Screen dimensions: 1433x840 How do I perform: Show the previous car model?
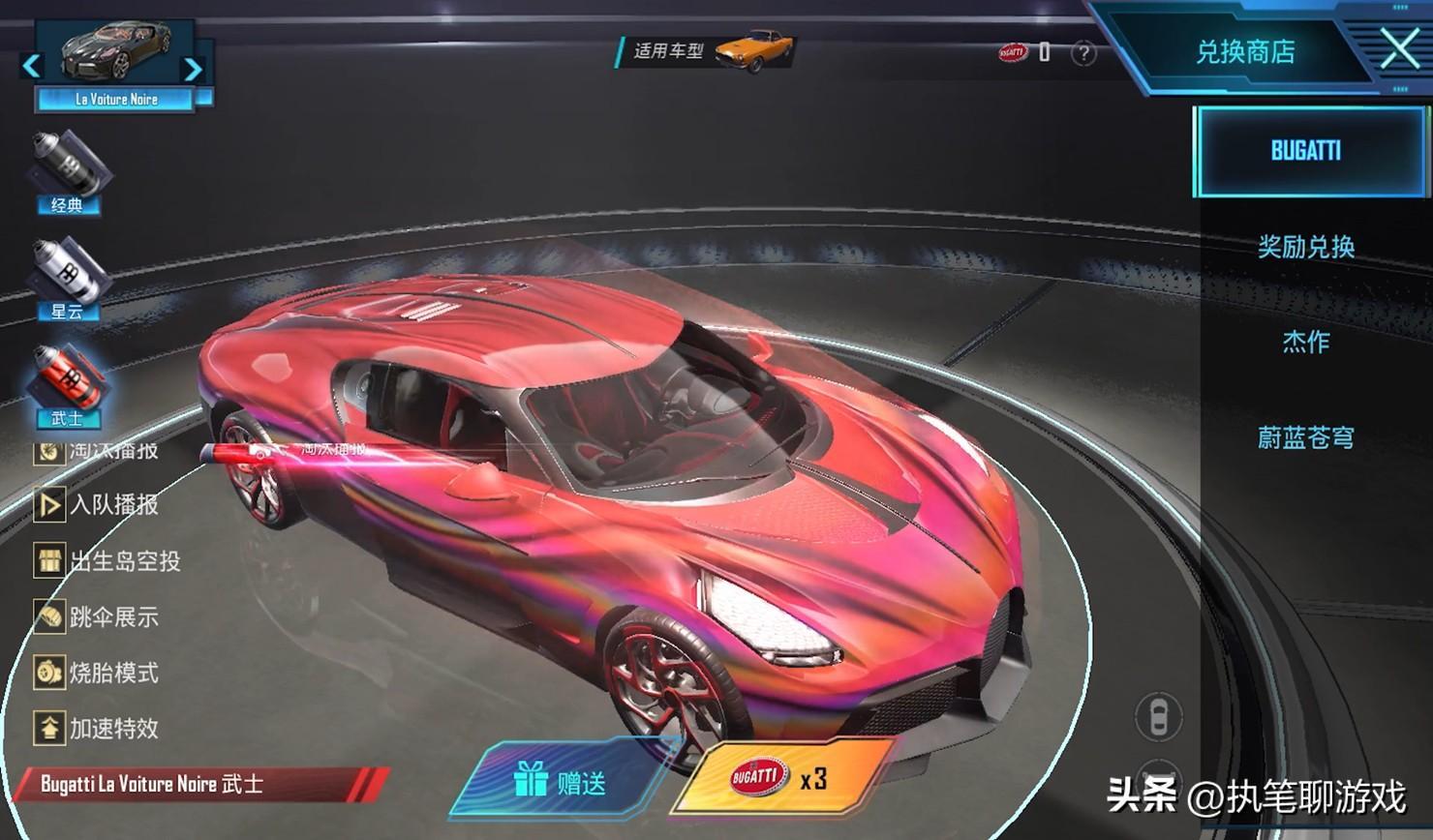31,66
